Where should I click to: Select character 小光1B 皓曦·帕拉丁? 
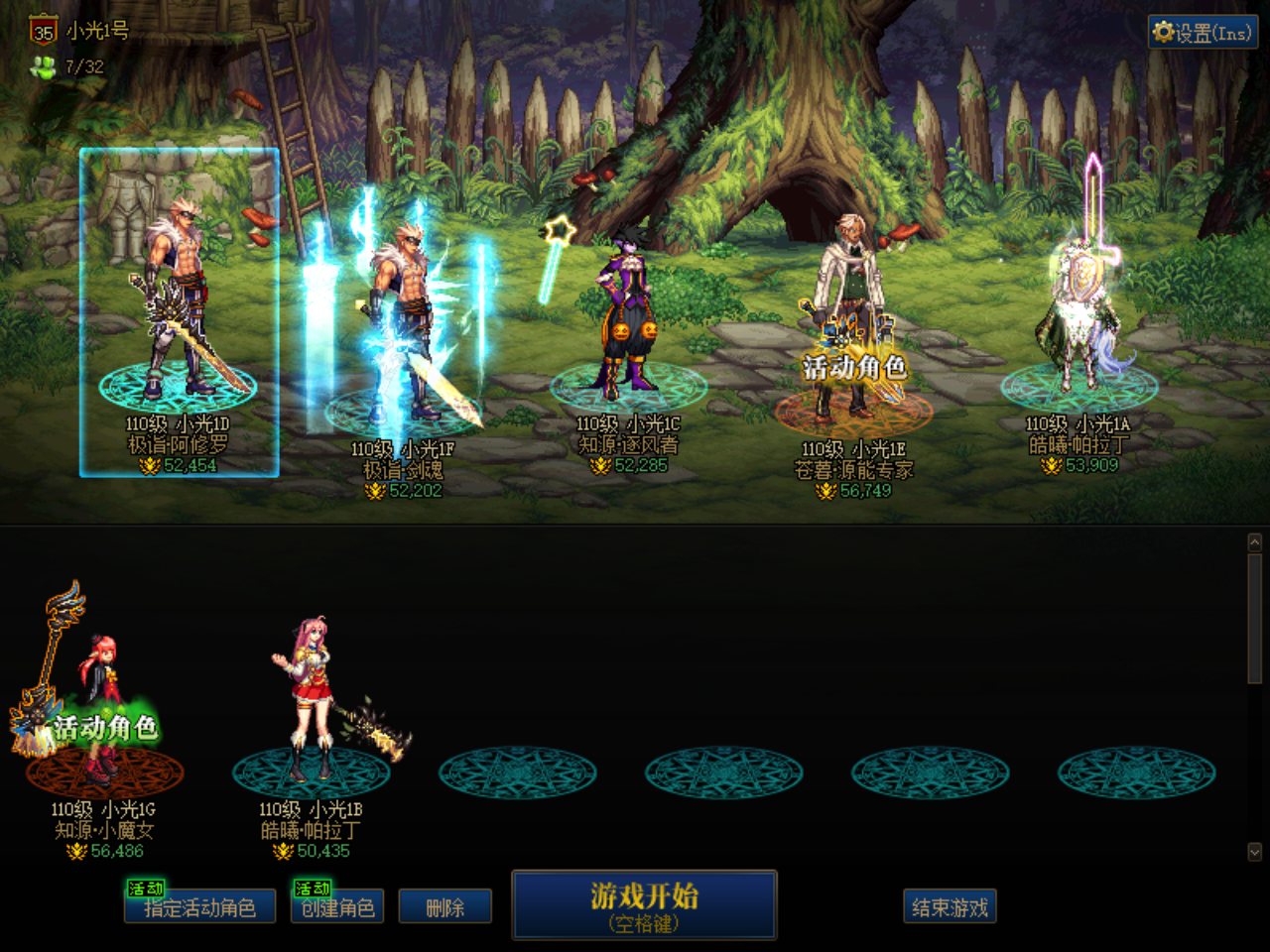pyautogui.click(x=311, y=704)
